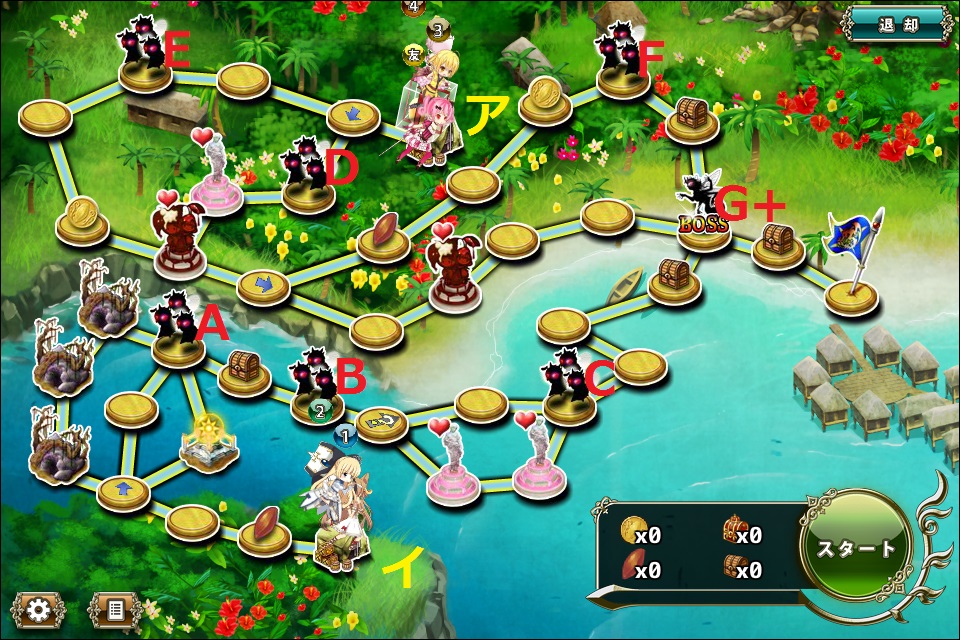Open the list document icon
Viewport: 960px width, 640px height.
point(115,609)
